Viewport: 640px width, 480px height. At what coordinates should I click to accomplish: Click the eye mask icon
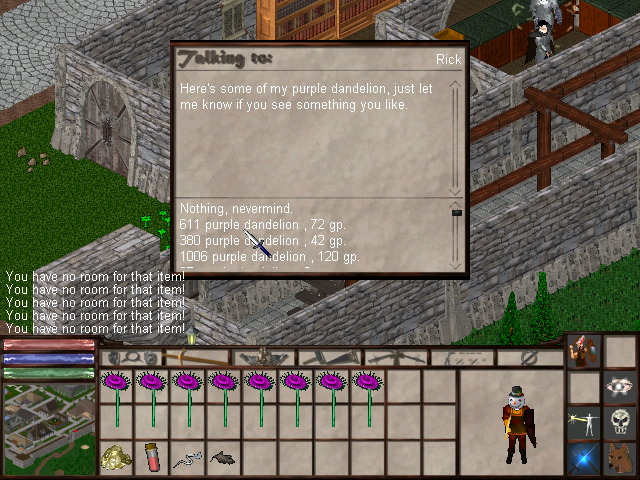point(620,386)
